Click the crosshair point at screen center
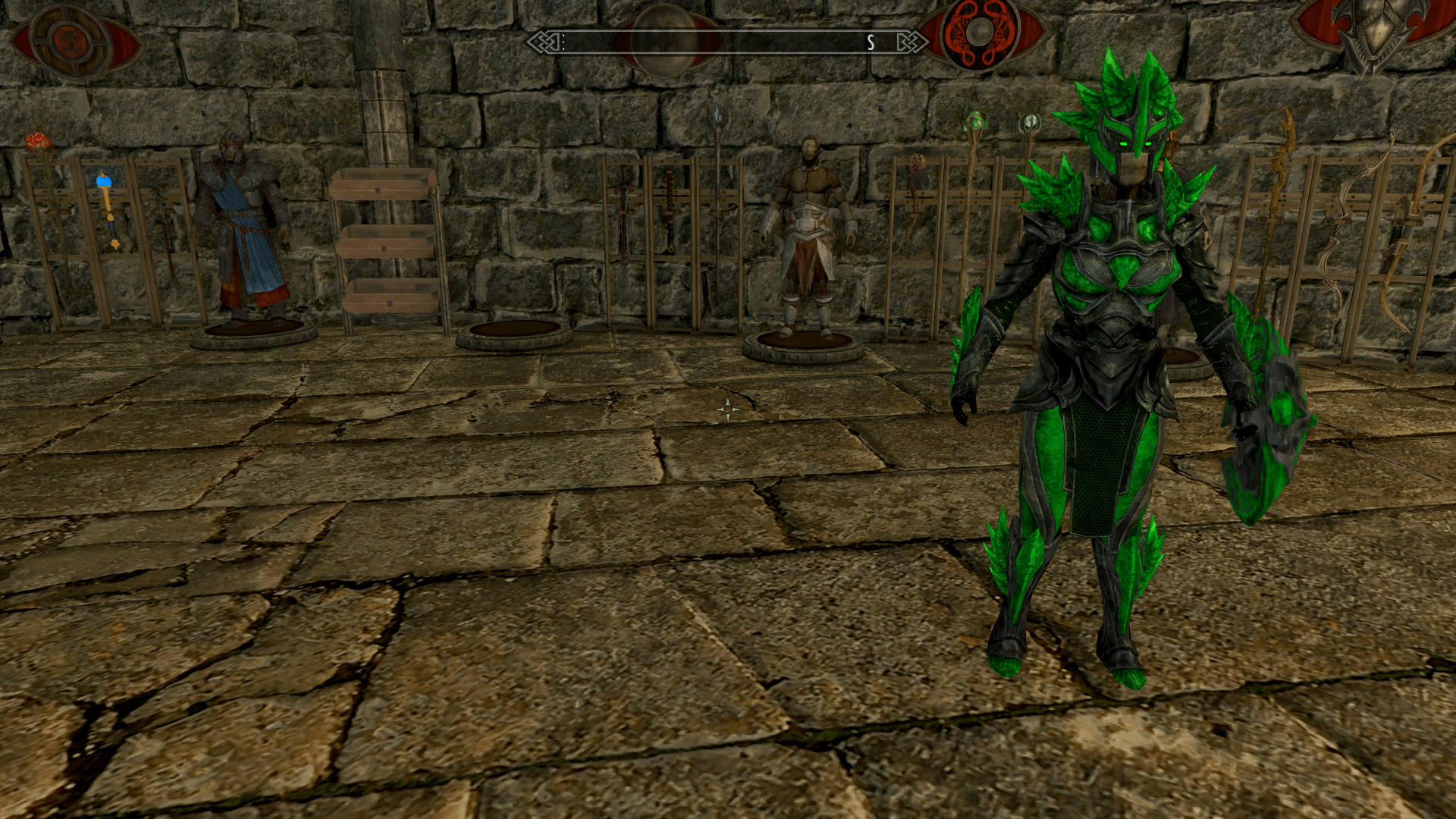1456x819 pixels. coord(728,409)
